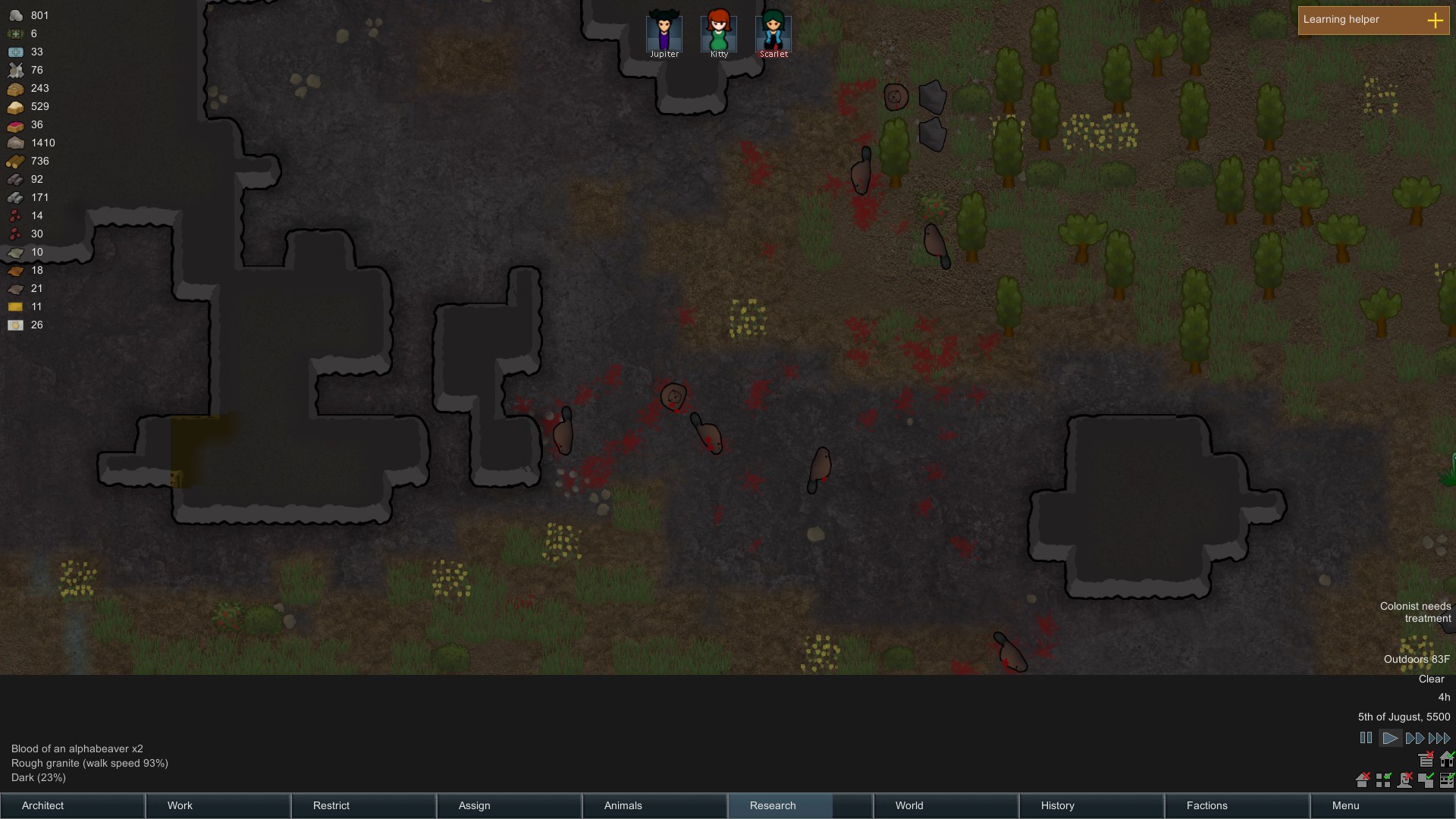Select Scarlet's portrait in the colonist bar

tap(773, 32)
